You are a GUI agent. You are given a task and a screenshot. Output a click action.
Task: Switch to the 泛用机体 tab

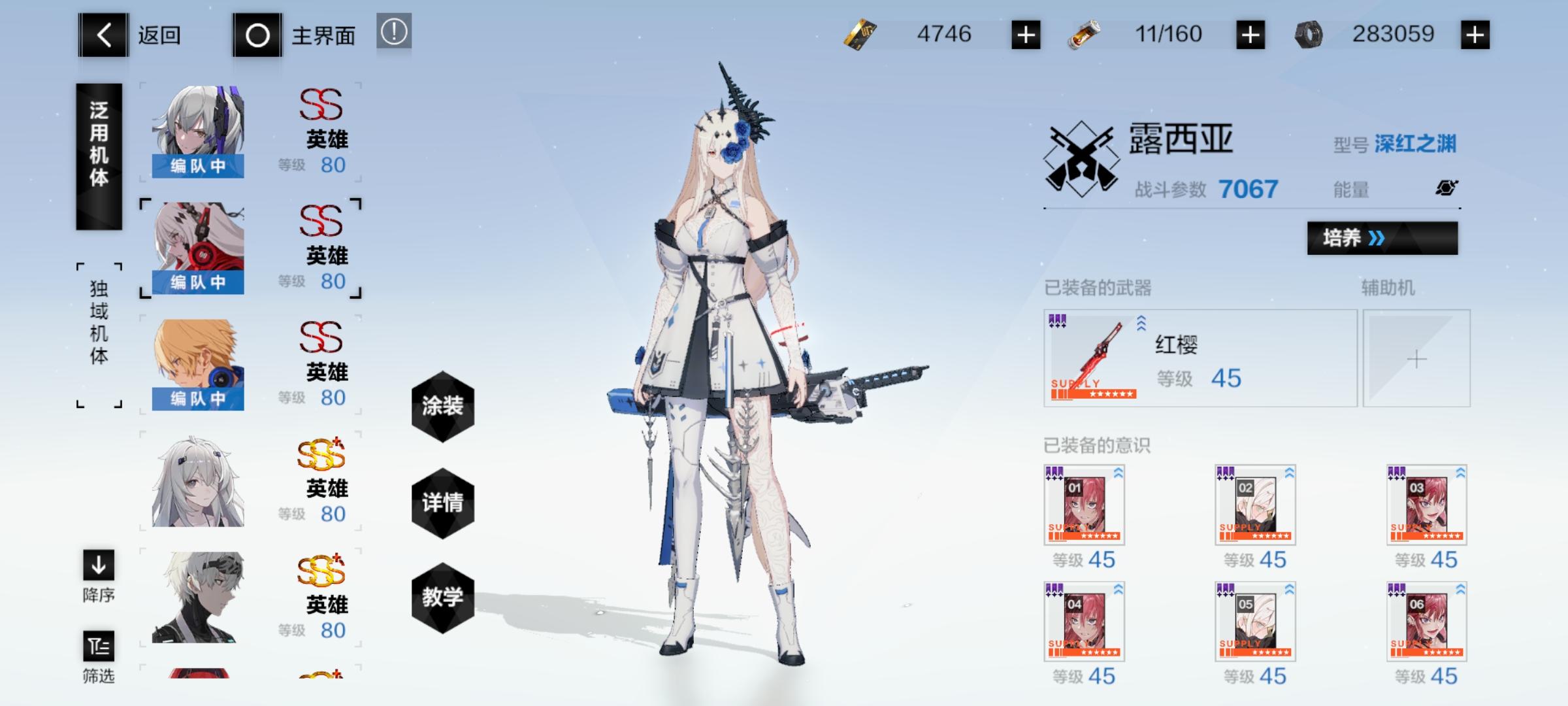tap(99, 157)
